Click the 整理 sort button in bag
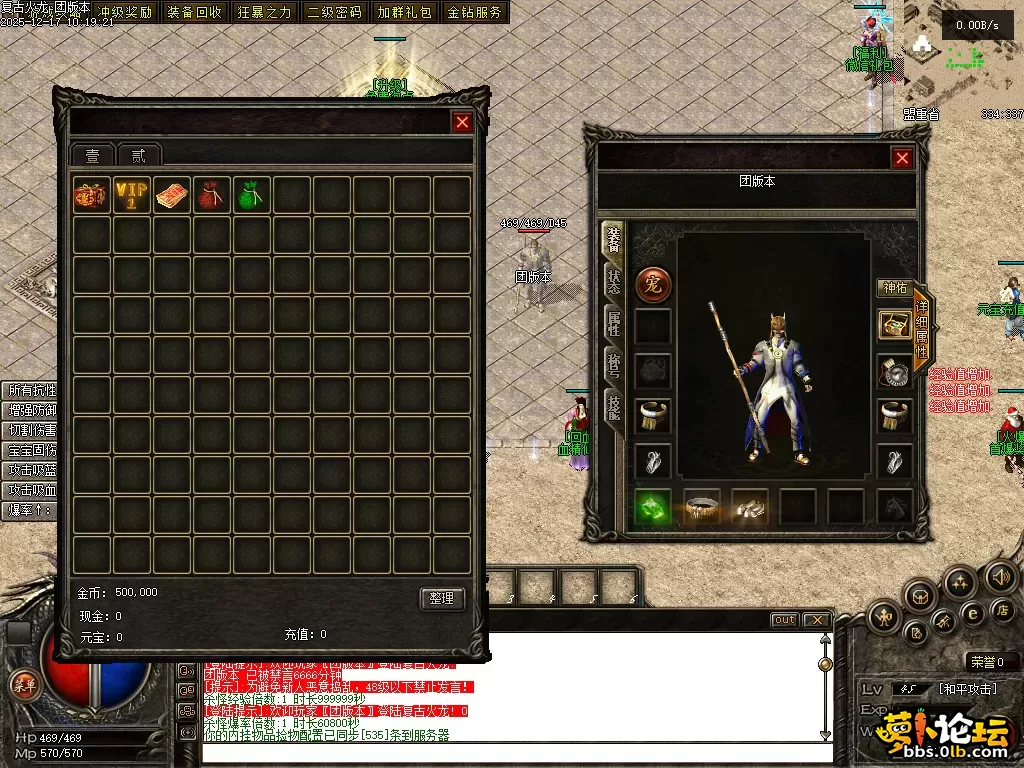Screen dimensions: 1024x768 tap(442, 598)
